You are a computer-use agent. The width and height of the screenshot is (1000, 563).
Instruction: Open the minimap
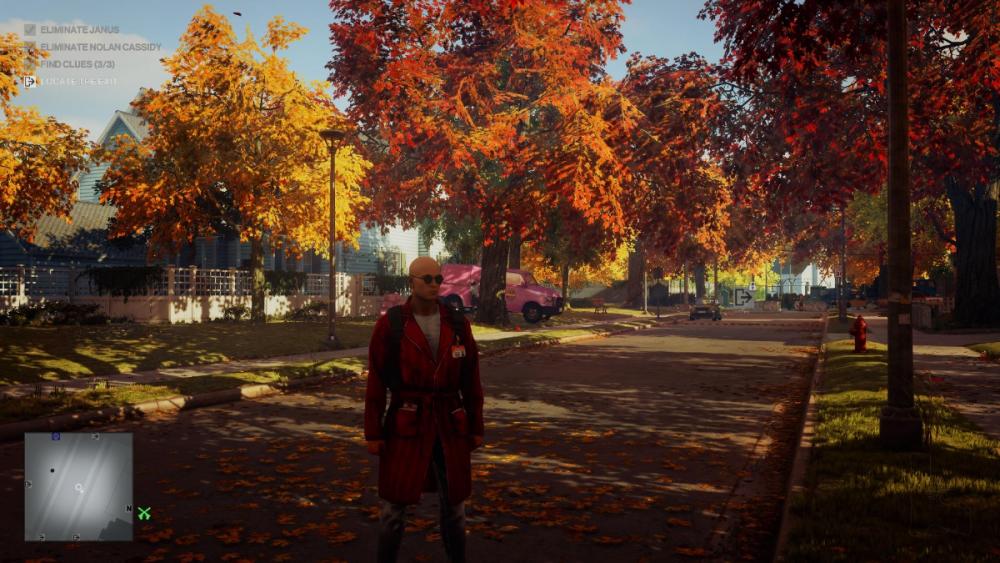click(78, 486)
